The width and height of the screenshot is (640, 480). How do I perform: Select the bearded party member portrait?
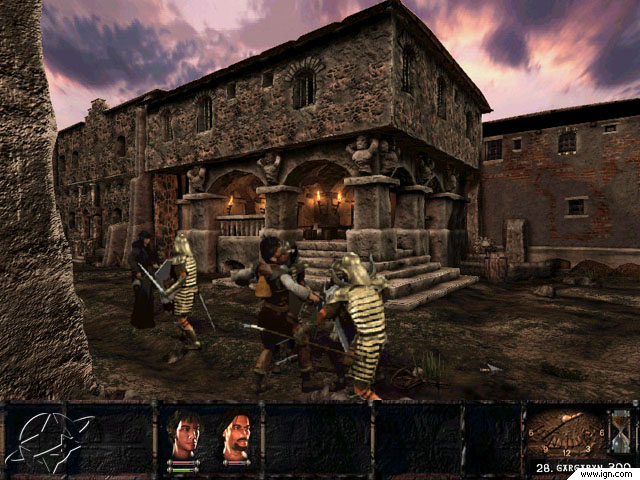tap(236, 434)
